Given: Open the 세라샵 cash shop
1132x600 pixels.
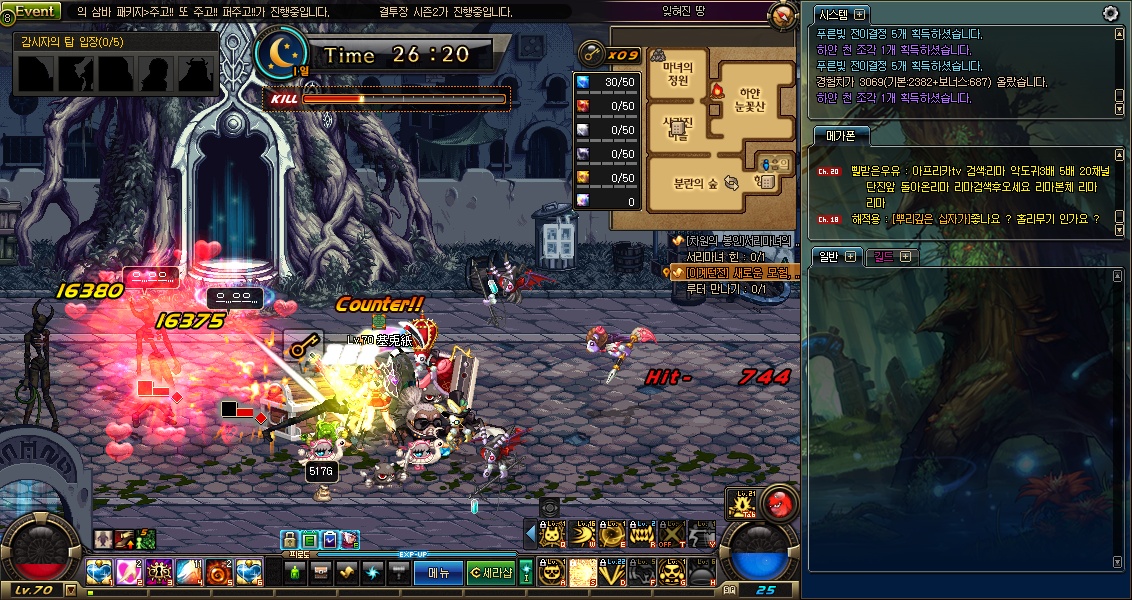Looking at the screenshot, I should click(491, 573).
